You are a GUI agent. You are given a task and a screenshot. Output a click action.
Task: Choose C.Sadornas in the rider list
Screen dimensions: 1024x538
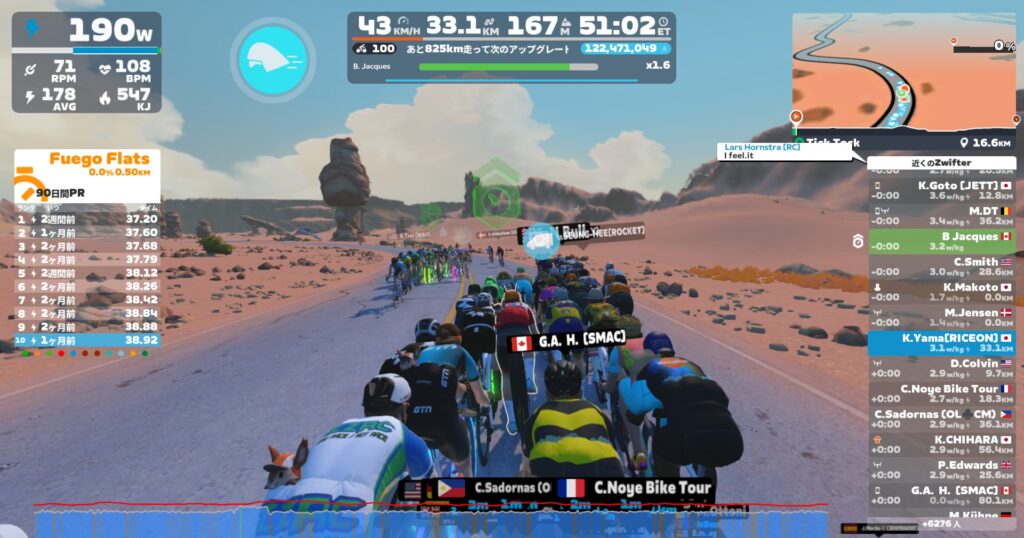coord(942,419)
